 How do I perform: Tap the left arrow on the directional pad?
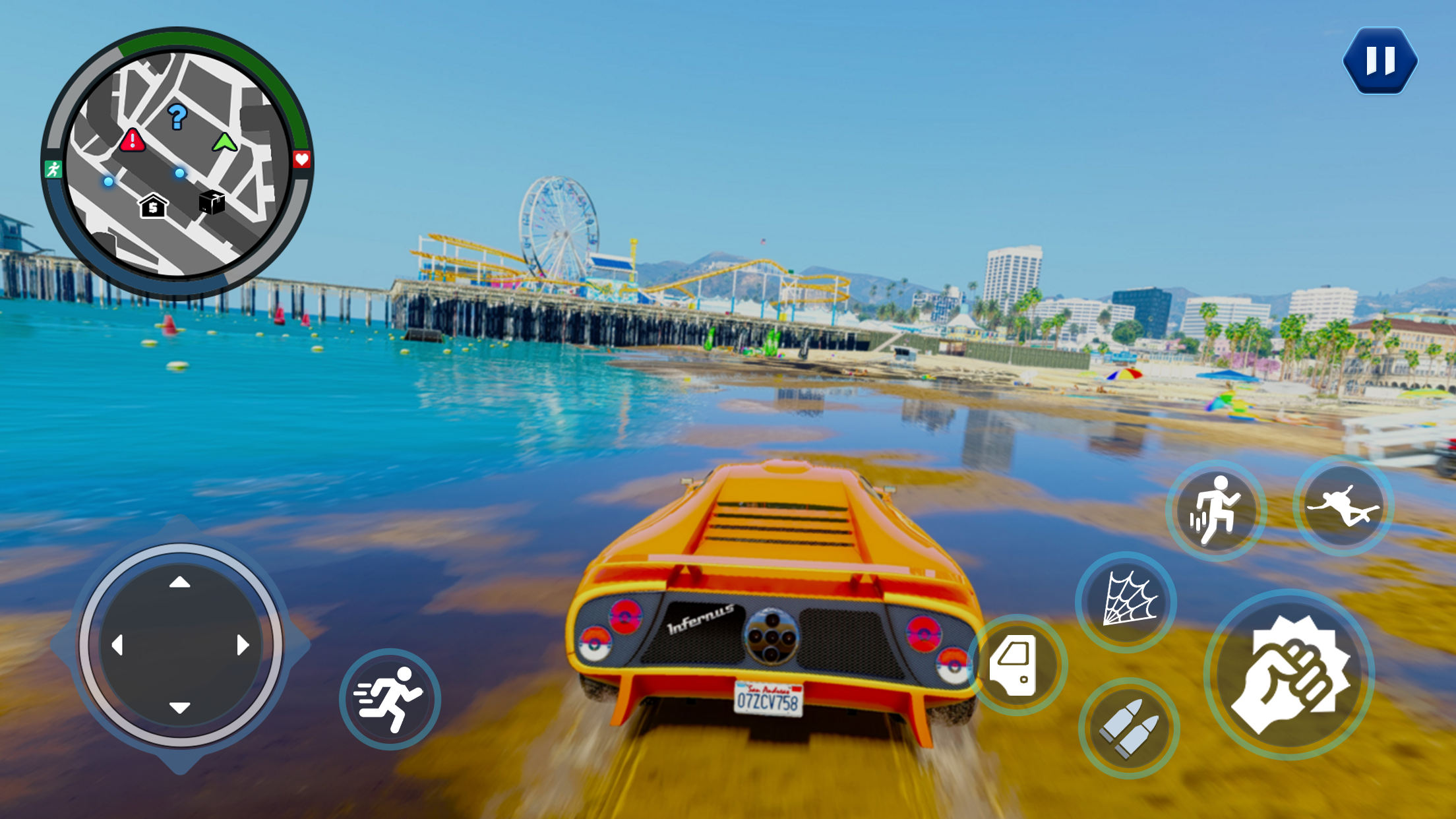(117, 644)
